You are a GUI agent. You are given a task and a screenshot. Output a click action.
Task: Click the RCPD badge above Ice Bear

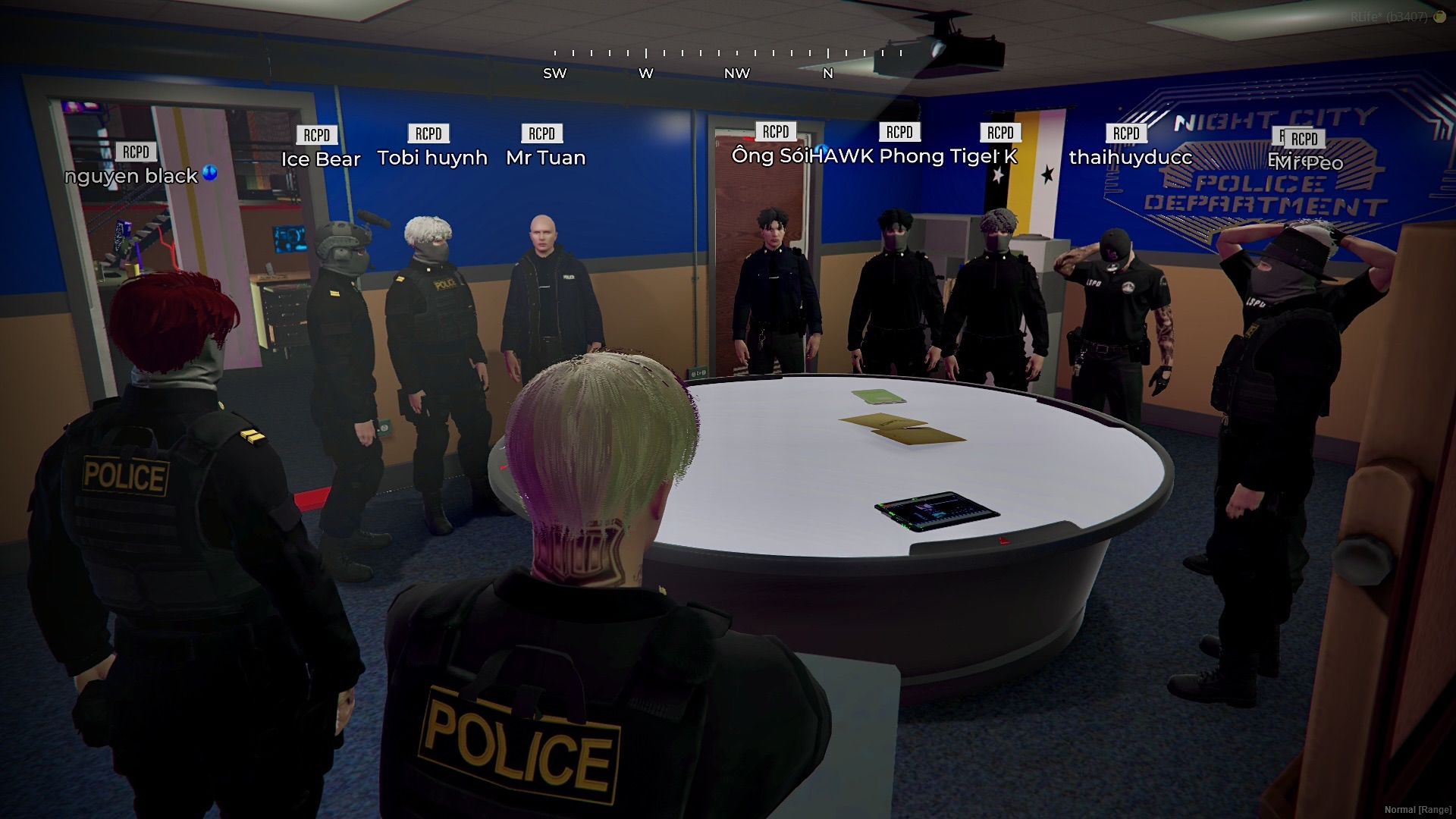[x=318, y=135]
